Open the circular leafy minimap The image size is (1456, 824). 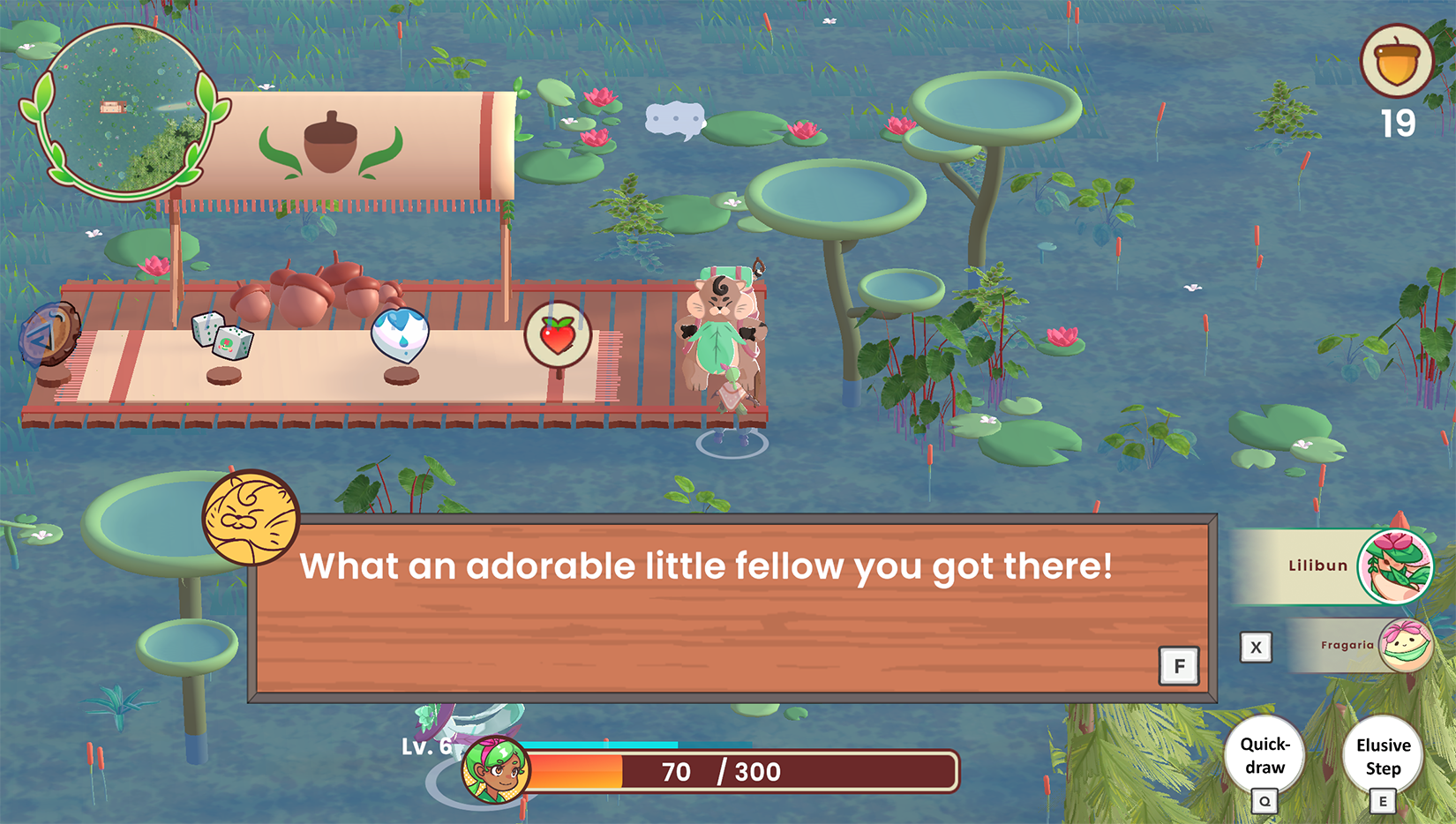[x=124, y=110]
